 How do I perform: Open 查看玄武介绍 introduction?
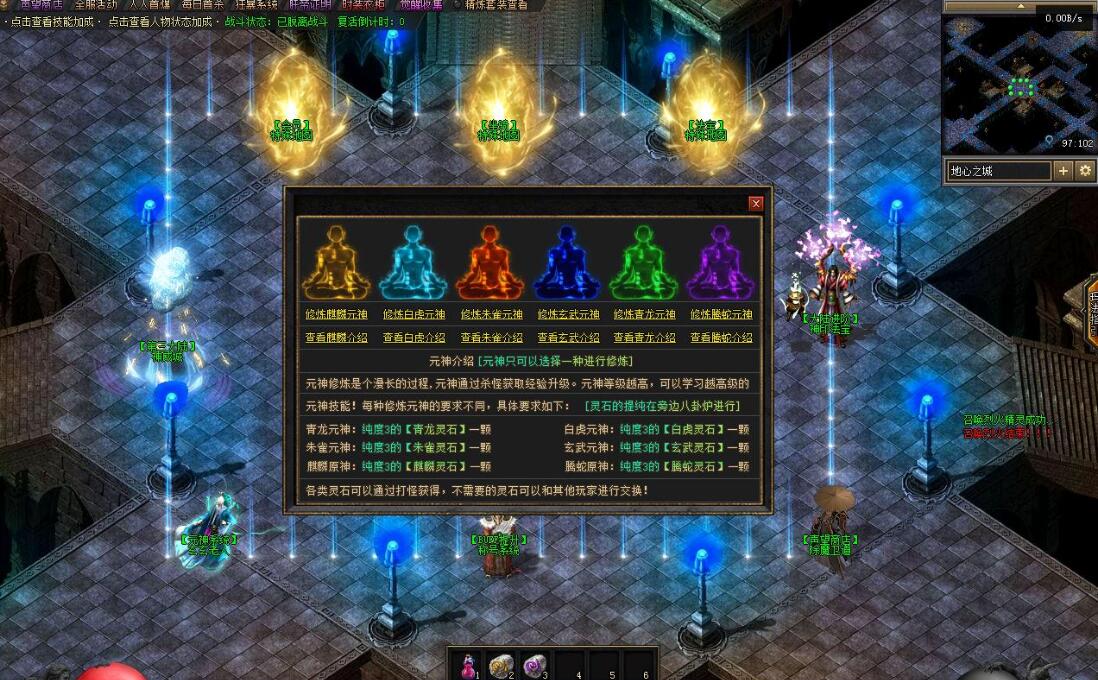click(568, 338)
